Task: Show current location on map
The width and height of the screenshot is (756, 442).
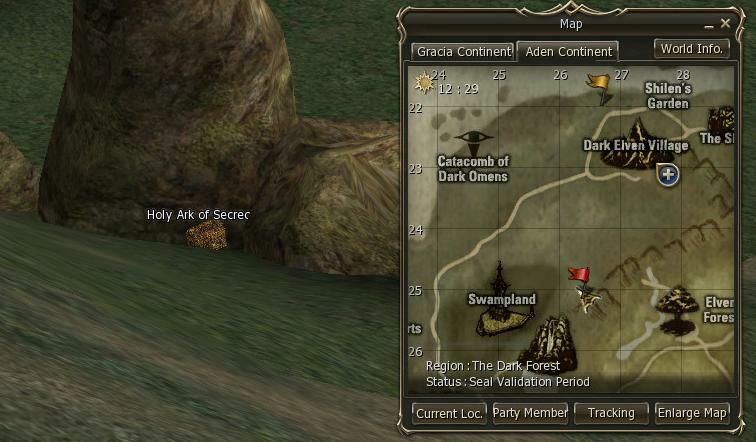Action: (x=450, y=412)
